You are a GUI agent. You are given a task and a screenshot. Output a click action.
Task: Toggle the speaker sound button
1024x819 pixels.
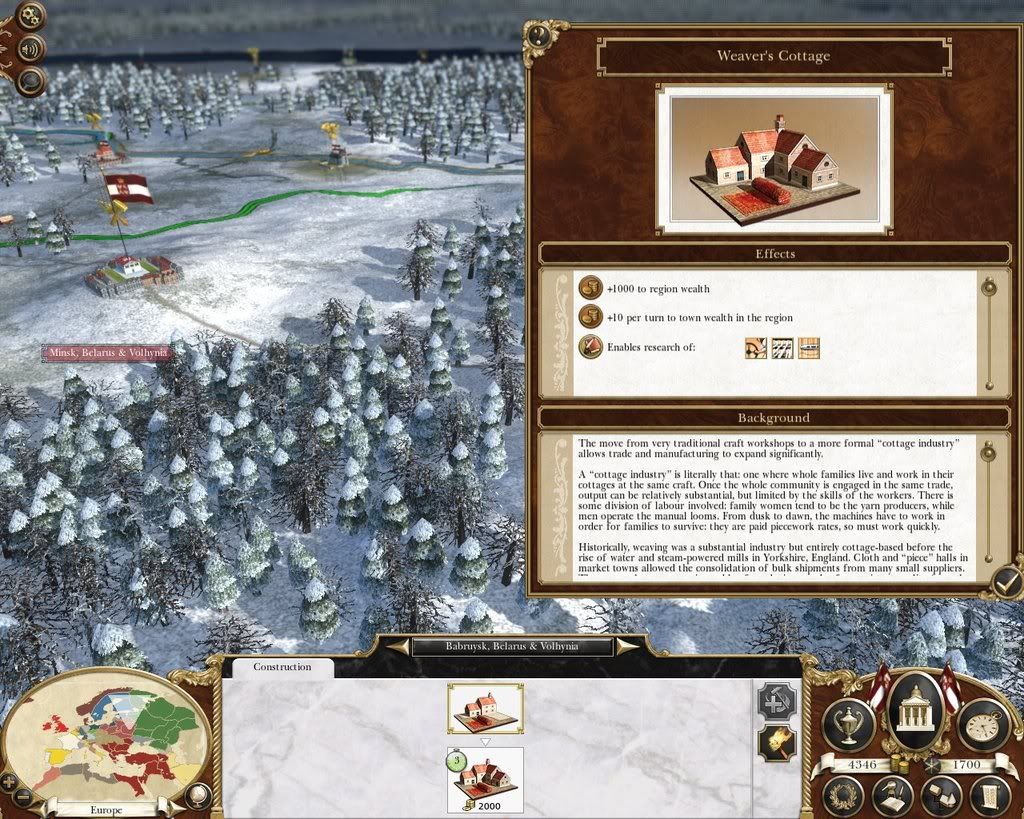pyautogui.click(x=32, y=48)
